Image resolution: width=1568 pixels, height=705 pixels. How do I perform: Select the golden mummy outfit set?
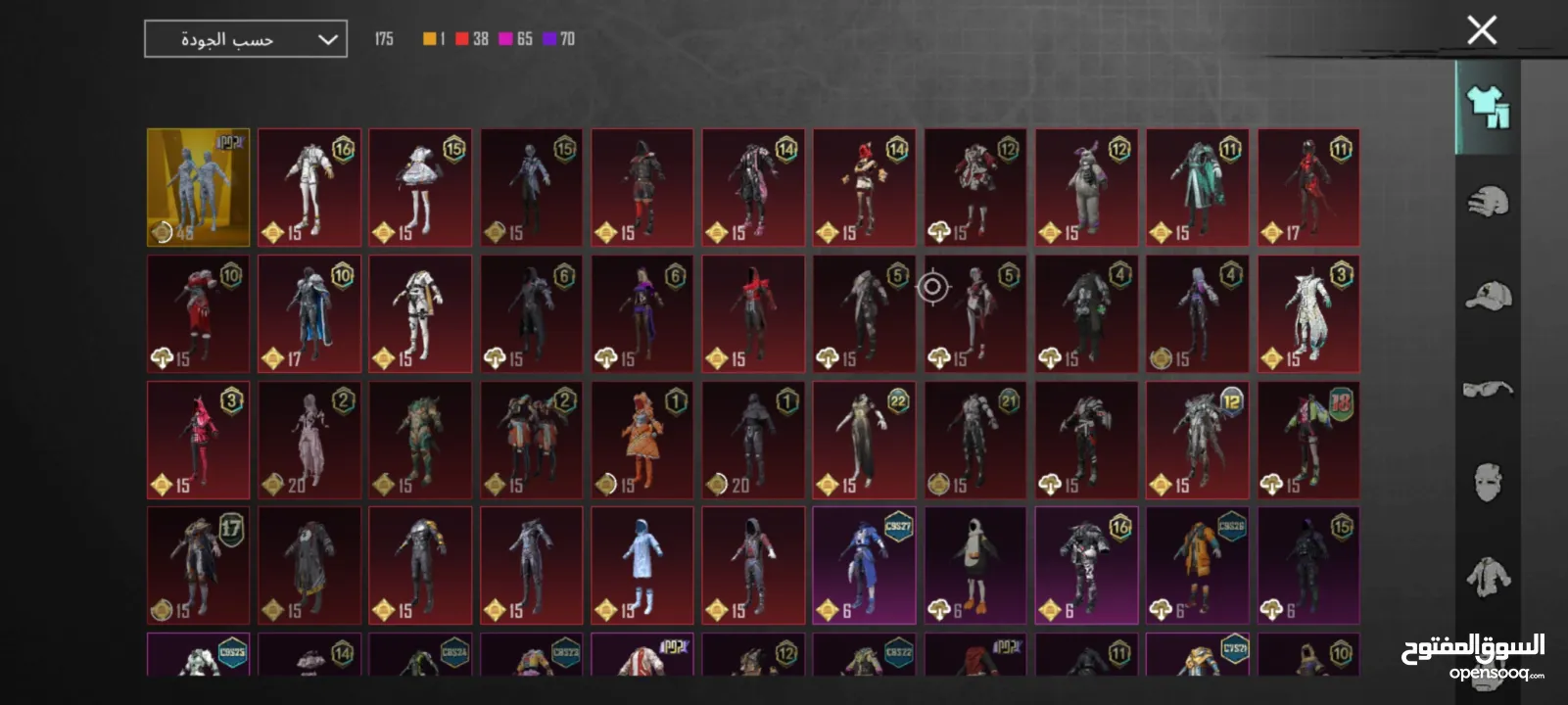click(x=198, y=187)
